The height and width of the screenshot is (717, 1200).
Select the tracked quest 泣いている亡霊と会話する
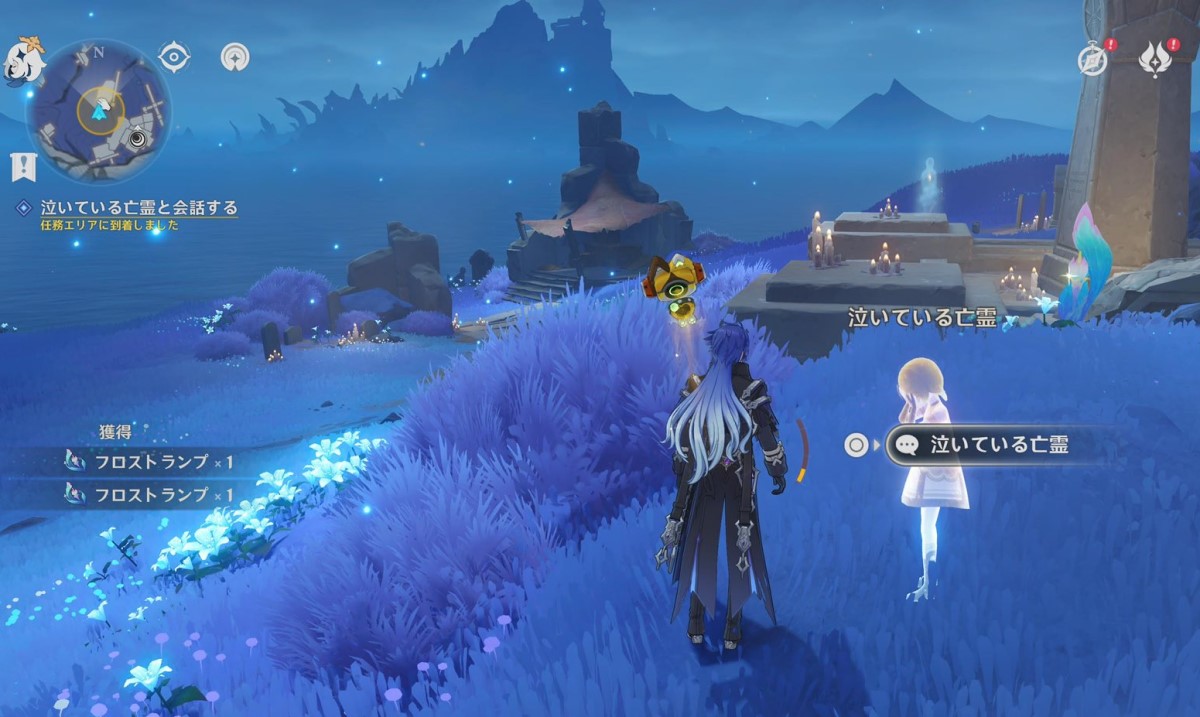coord(138,208)
